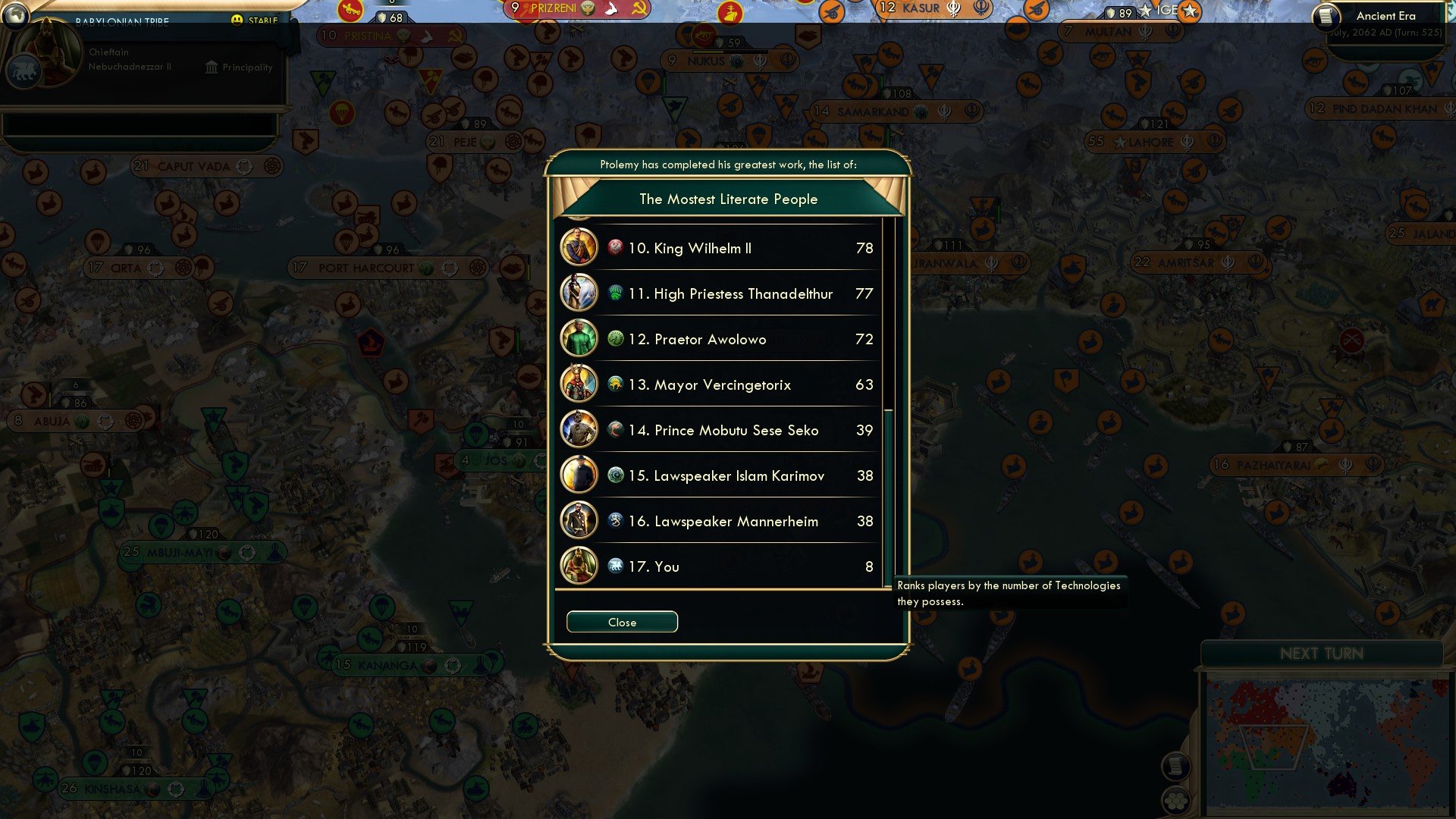The image size is (1456, 819).
Task: Click the Ancient Era scroll icon
Action: tap(1327, 16)
